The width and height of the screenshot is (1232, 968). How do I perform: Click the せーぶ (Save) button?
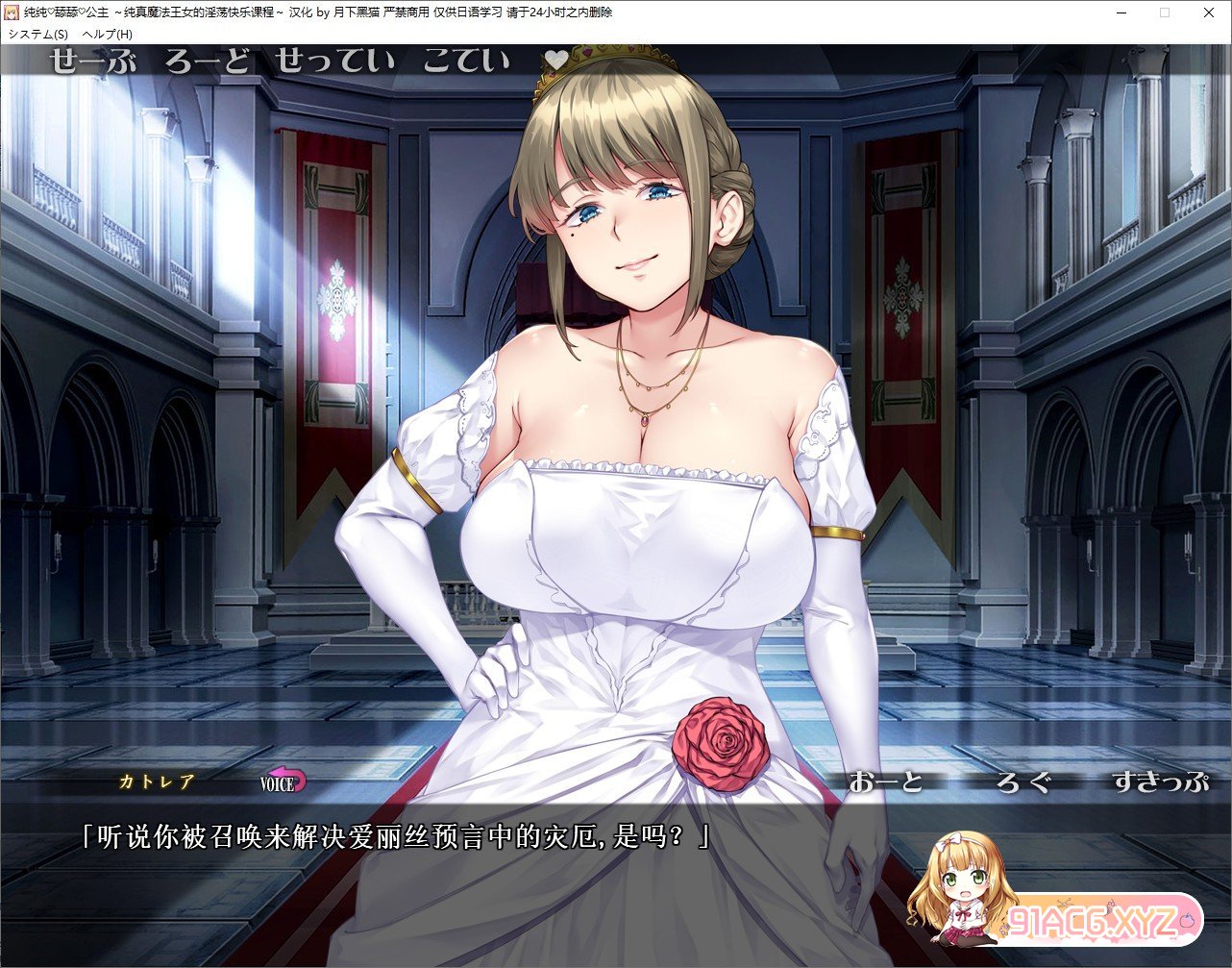92,62
